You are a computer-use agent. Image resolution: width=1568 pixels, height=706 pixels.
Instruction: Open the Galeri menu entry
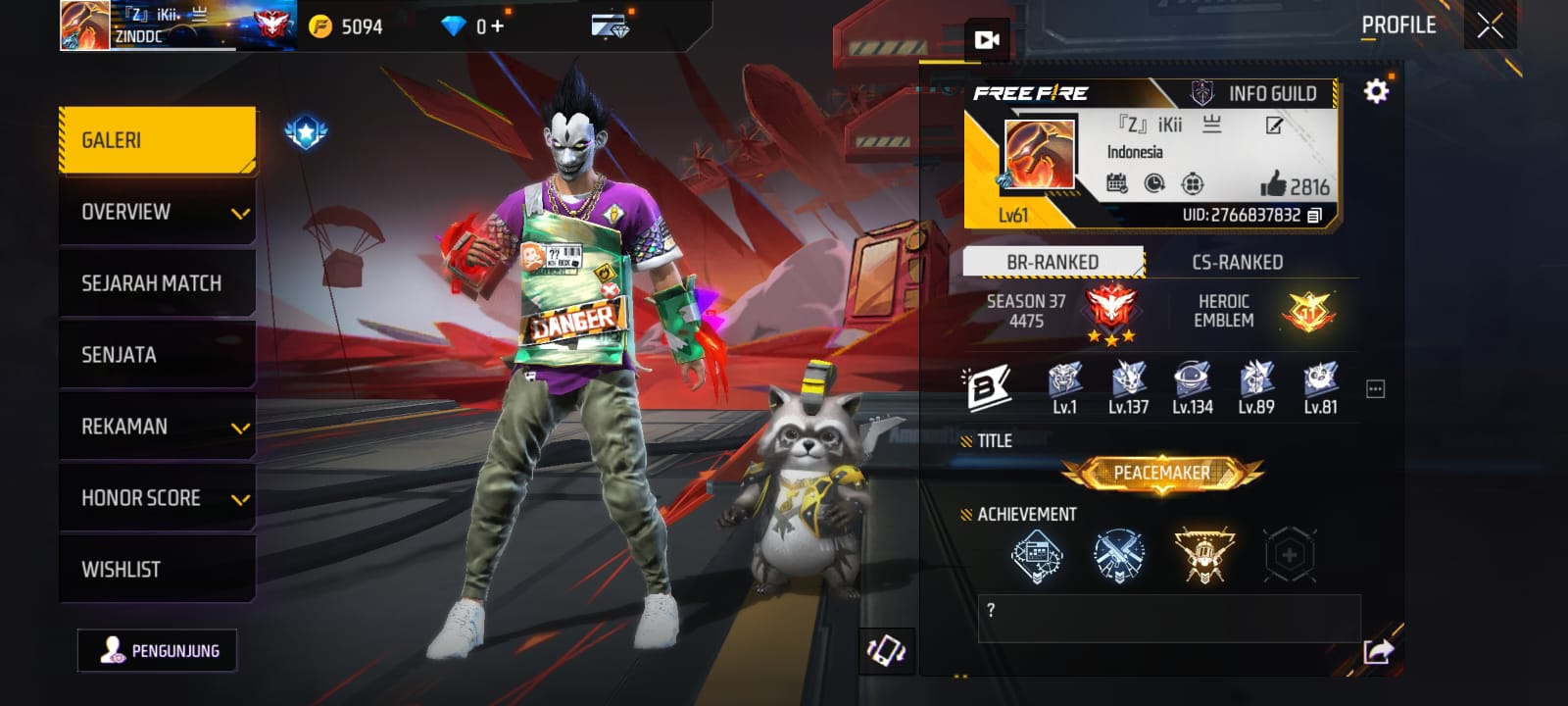(x=157, y=140)
